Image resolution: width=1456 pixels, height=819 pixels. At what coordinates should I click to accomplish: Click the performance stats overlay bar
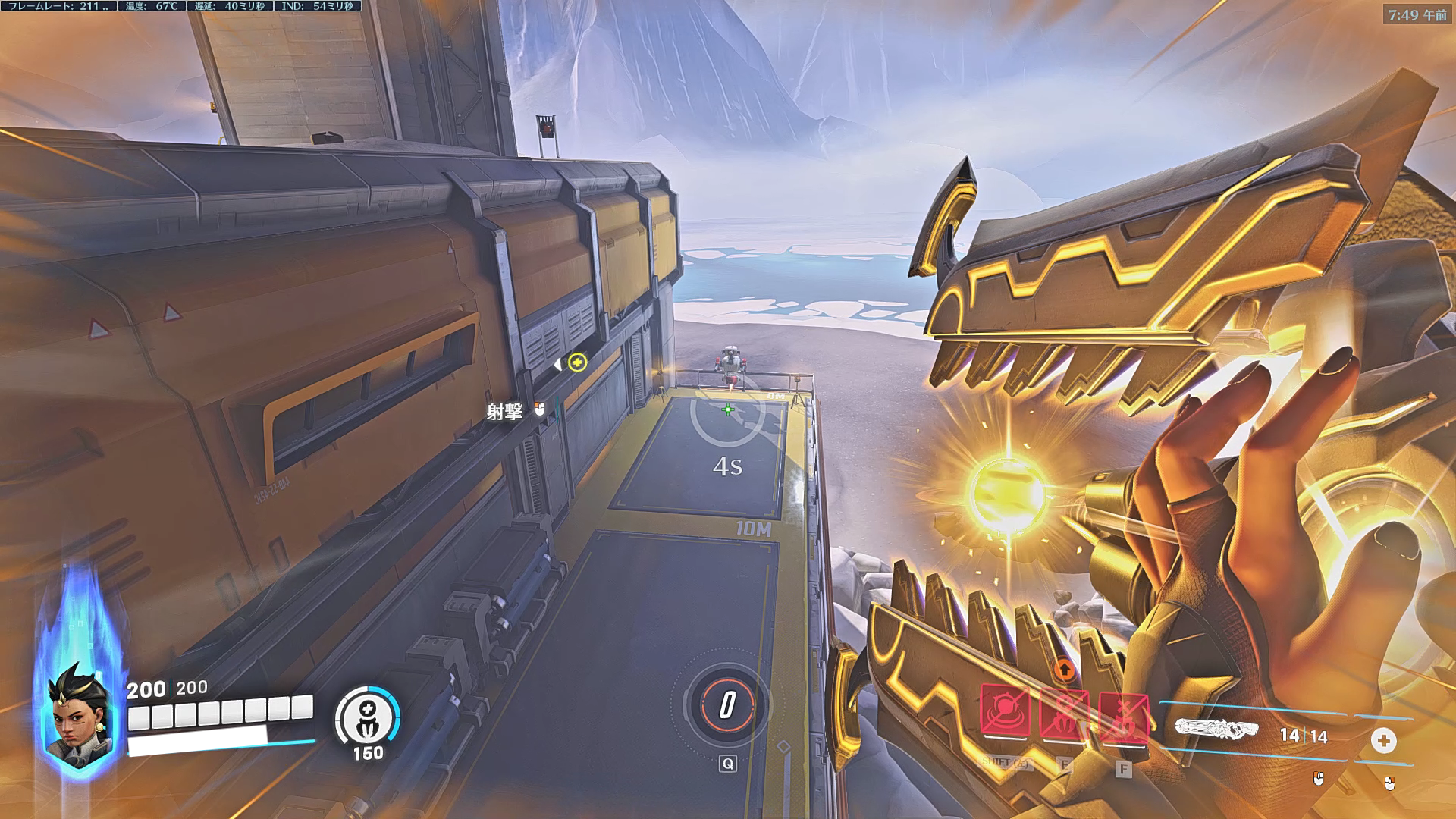180,6
